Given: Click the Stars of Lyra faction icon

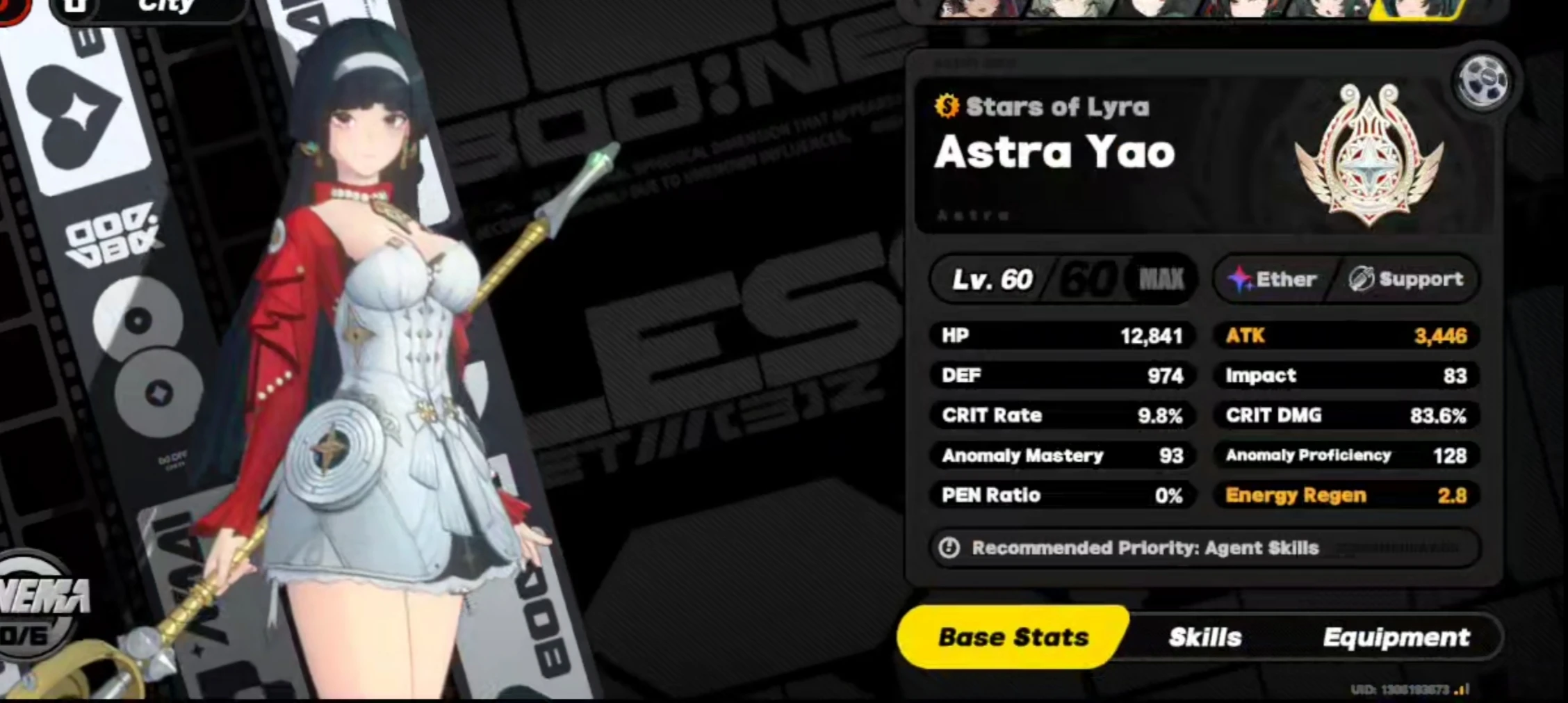Looking at the screenshot, I should tap(948, 106).
